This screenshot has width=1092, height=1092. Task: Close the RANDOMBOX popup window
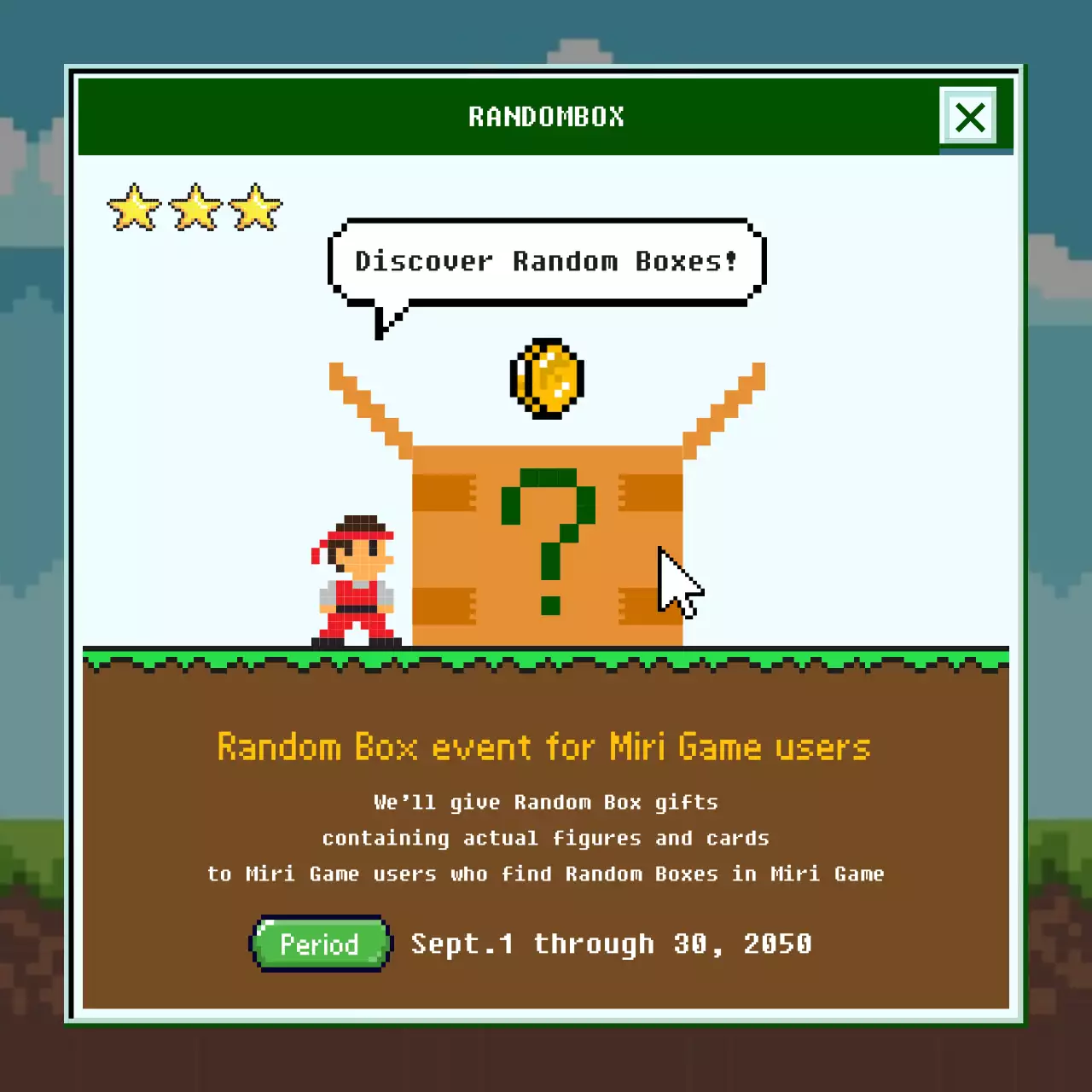tap(970, 118)
